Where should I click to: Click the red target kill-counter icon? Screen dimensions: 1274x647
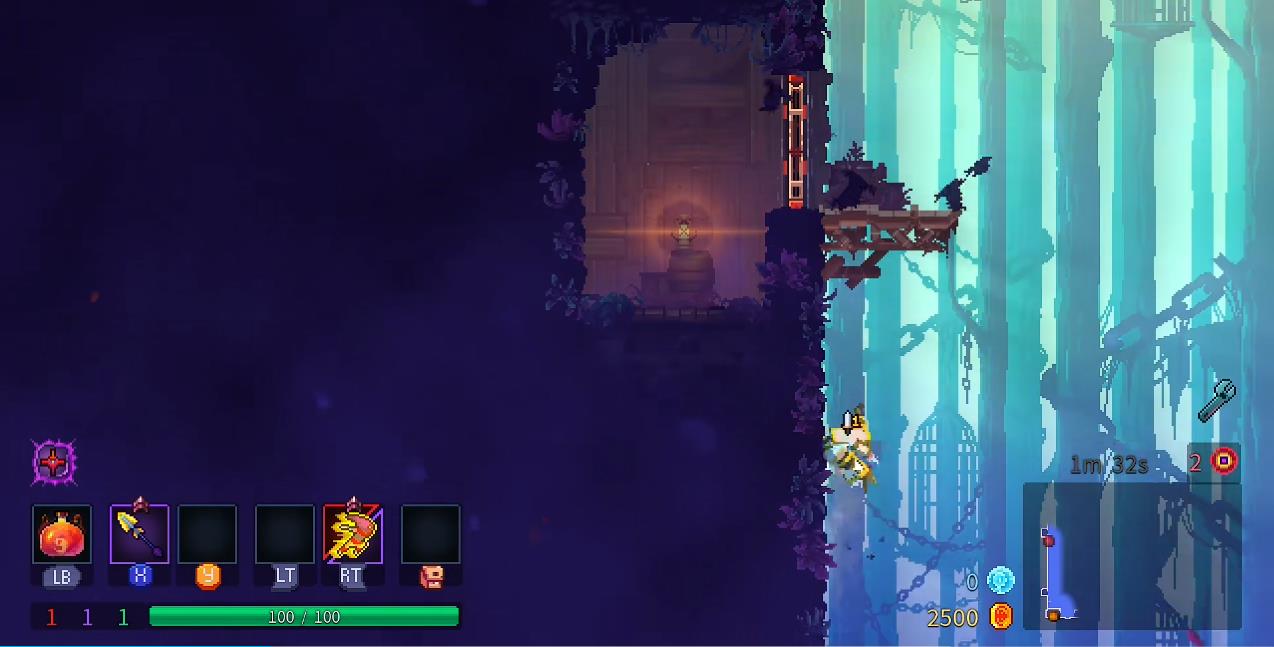coord(1224,461)
